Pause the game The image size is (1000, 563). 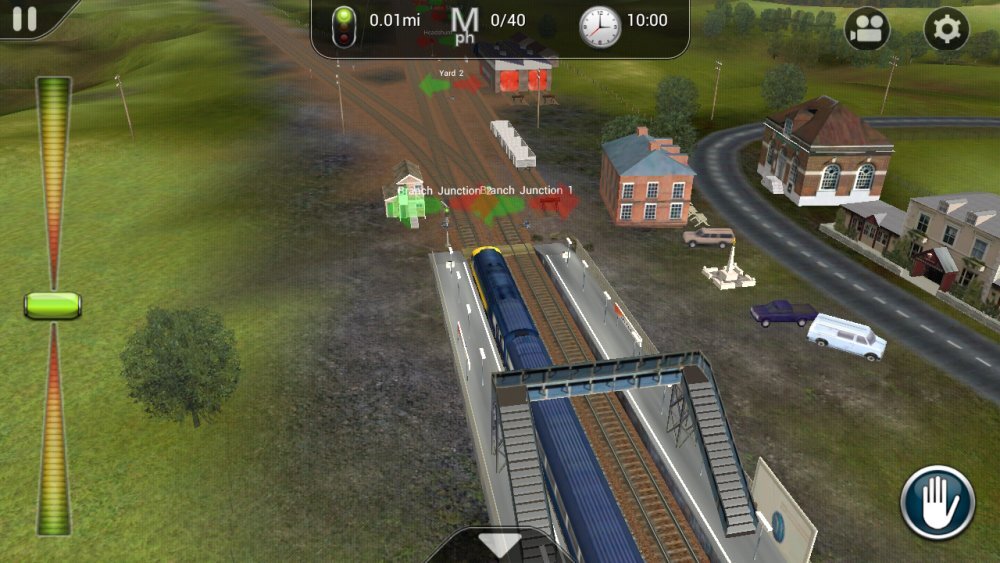(x=25, y=19)
